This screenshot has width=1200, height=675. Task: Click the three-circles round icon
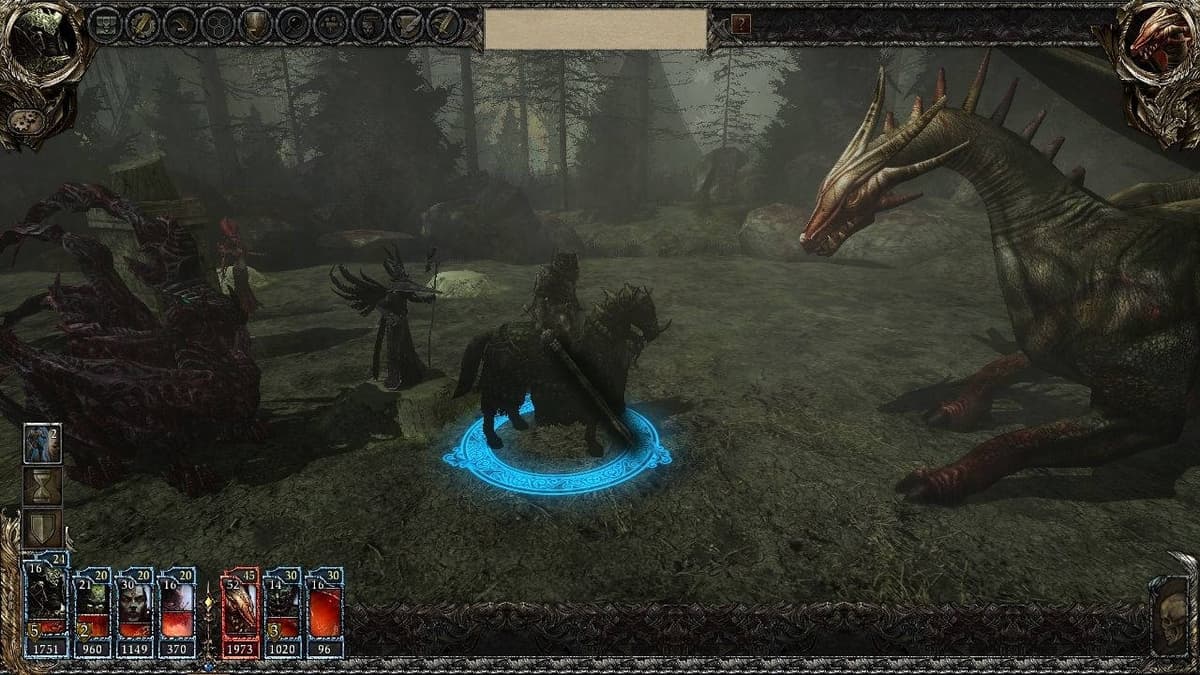(x=218, y=25)
